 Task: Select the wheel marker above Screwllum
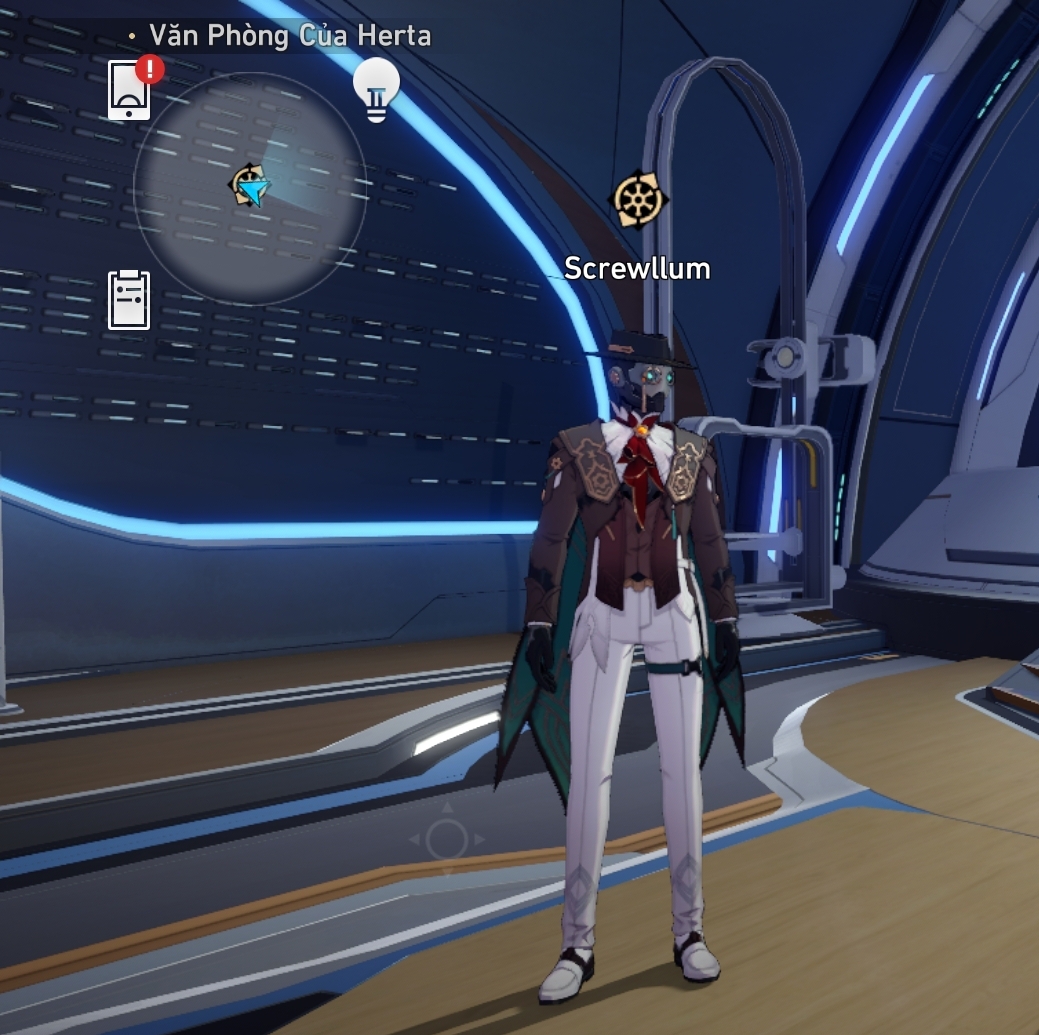638,200
